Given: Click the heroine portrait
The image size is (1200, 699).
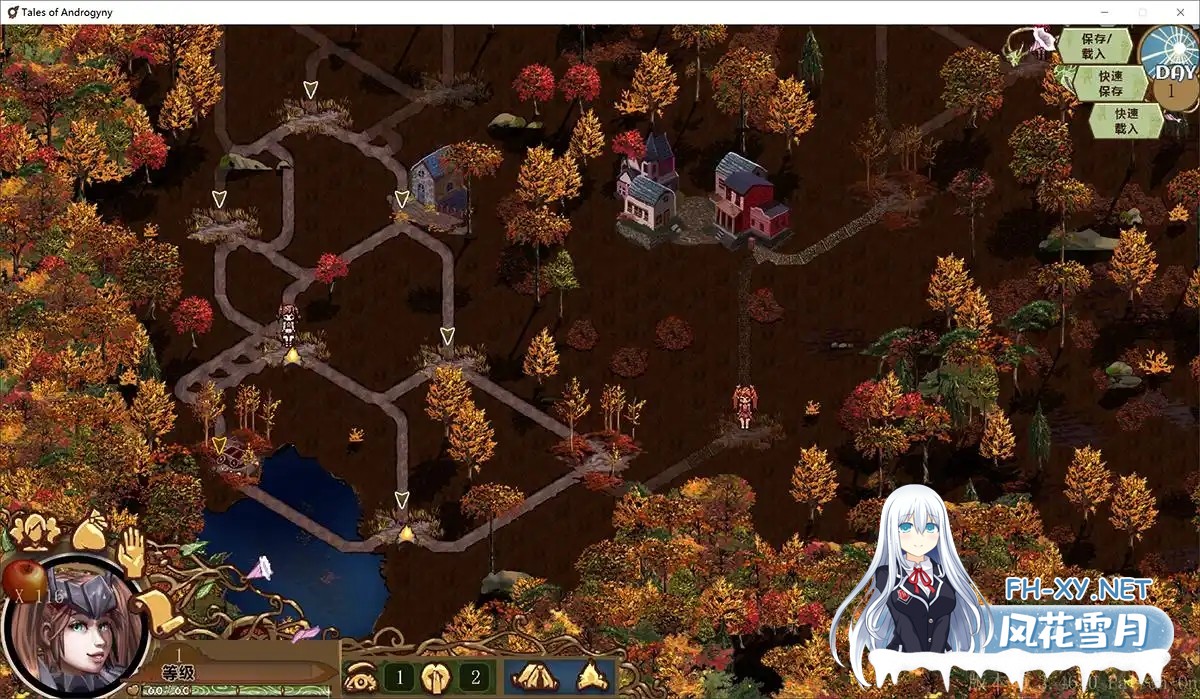Looking at the screenshot, I should tap(75, 628).
